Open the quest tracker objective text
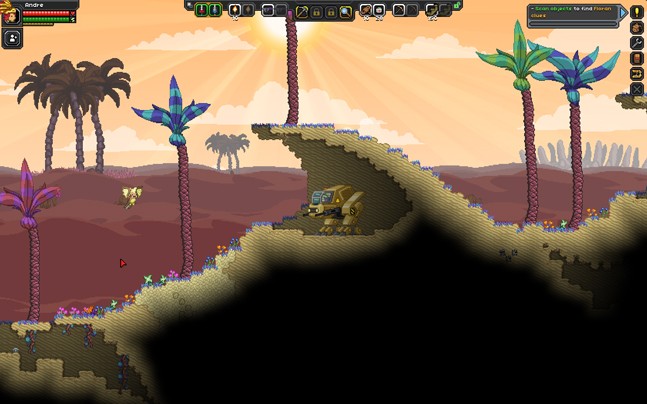The height and width of the screenshot is (404, 647). (572, 13)
